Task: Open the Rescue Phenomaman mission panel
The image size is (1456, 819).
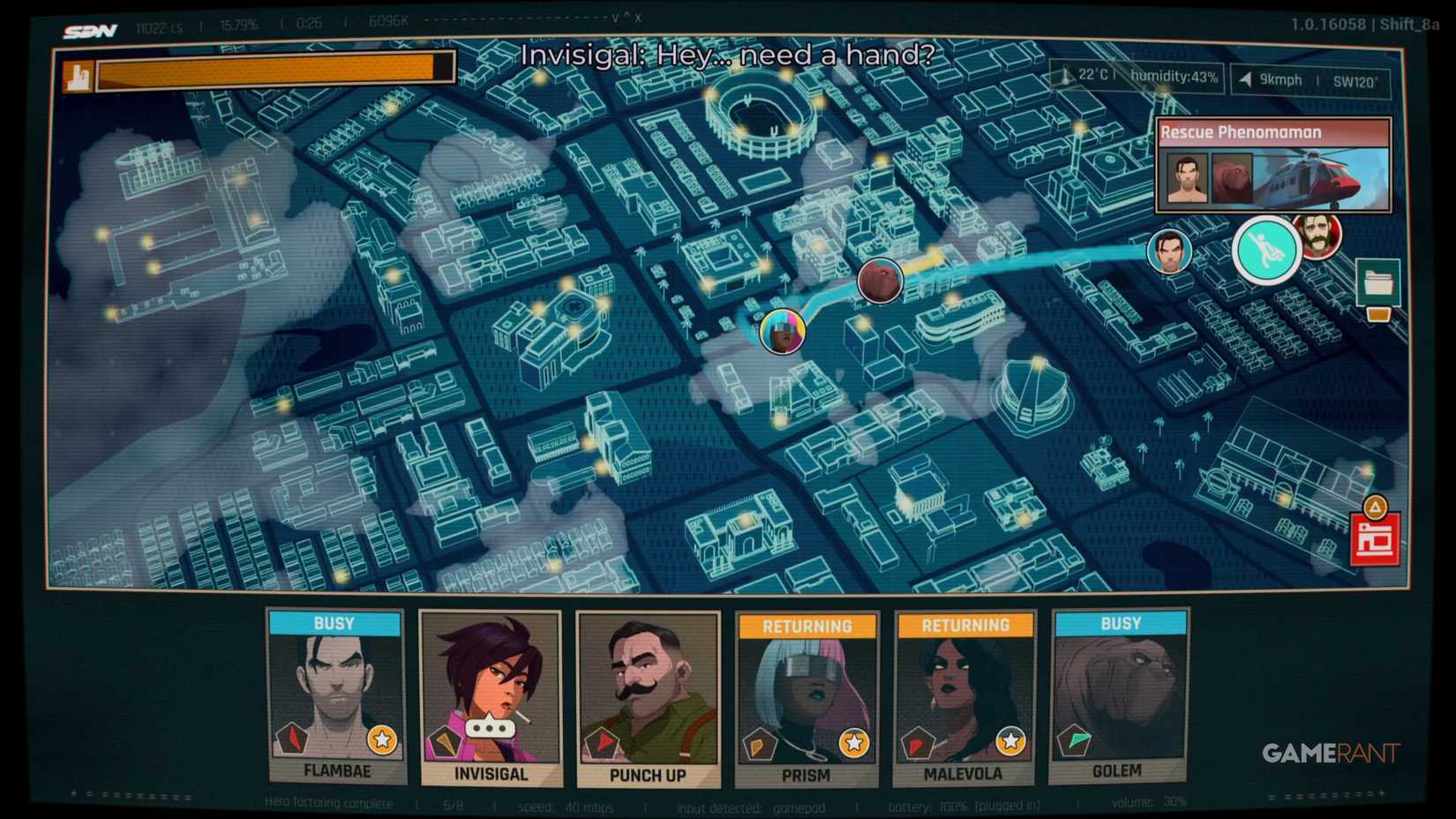Action: point(1274,165)
